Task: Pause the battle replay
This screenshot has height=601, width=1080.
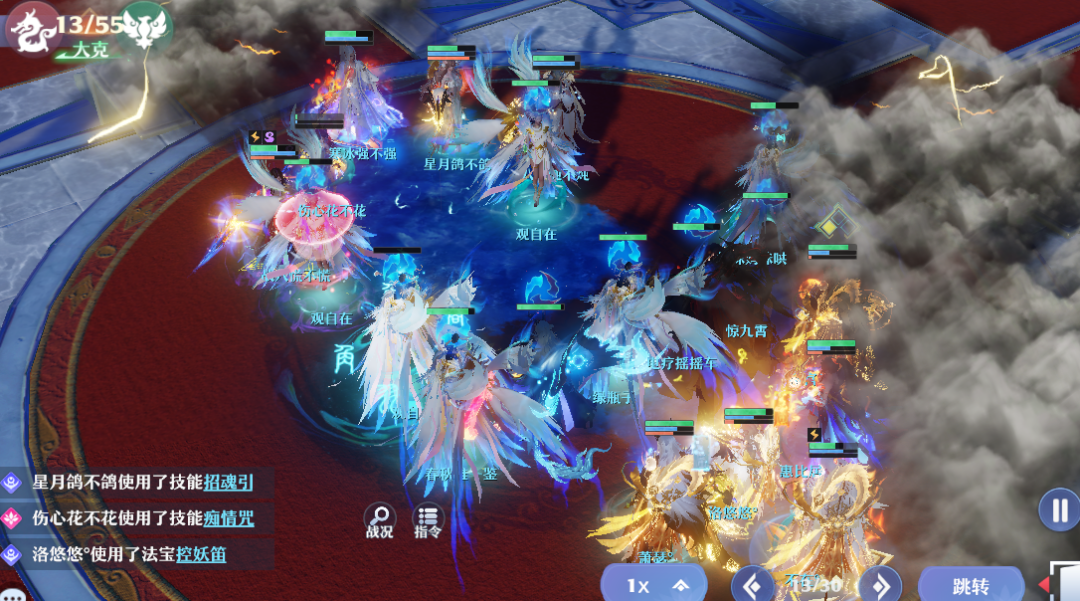Action: pos(1058,510)
